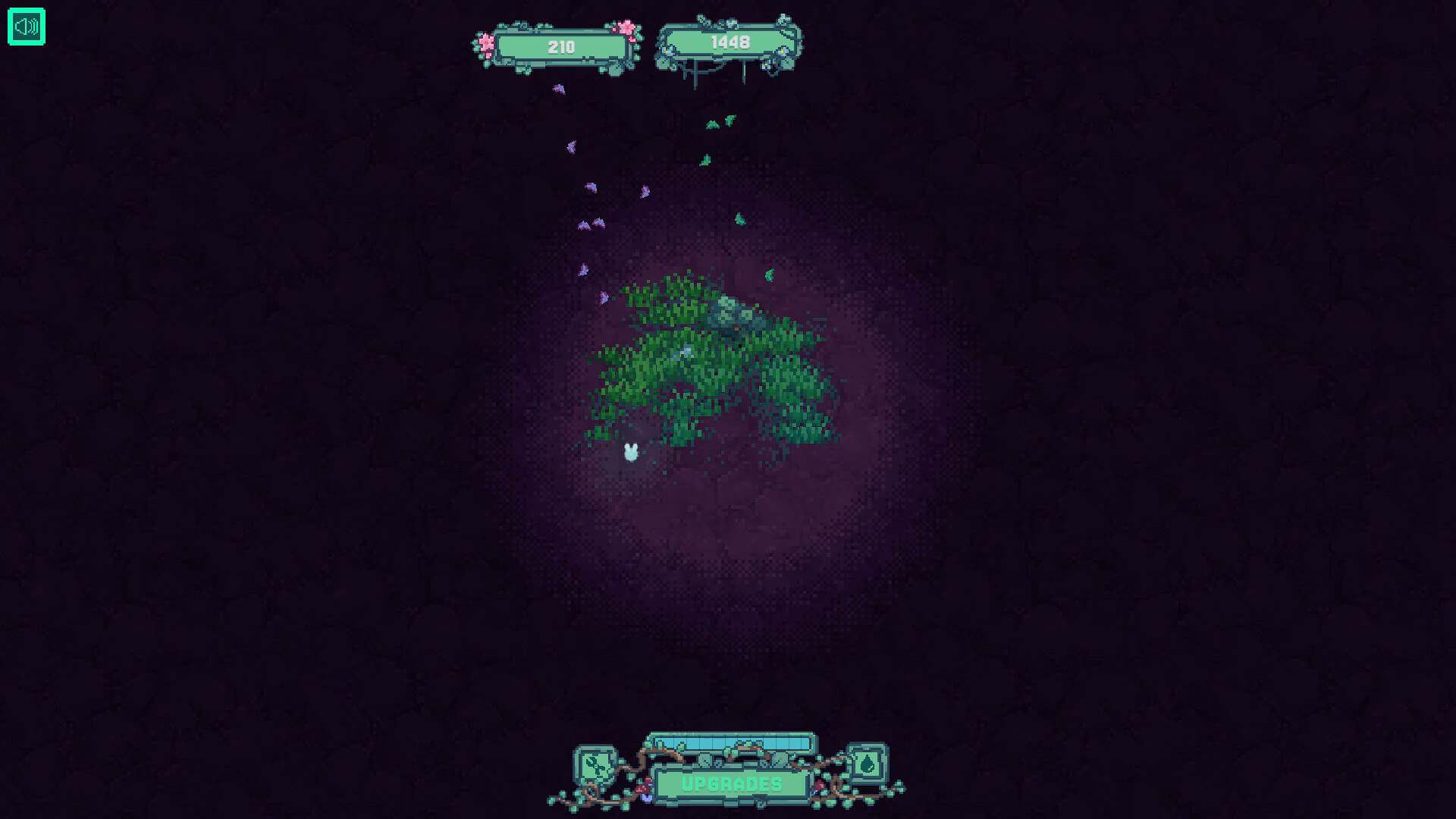Click the 1448 water counter

click(728, 43)
